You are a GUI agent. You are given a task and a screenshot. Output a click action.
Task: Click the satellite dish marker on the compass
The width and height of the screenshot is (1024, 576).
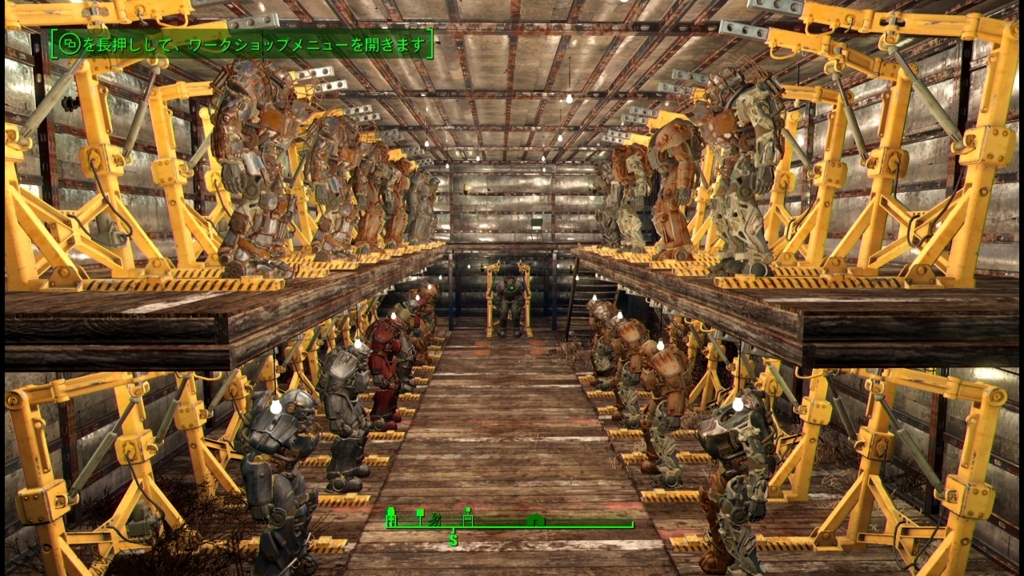tap(436, 519)
